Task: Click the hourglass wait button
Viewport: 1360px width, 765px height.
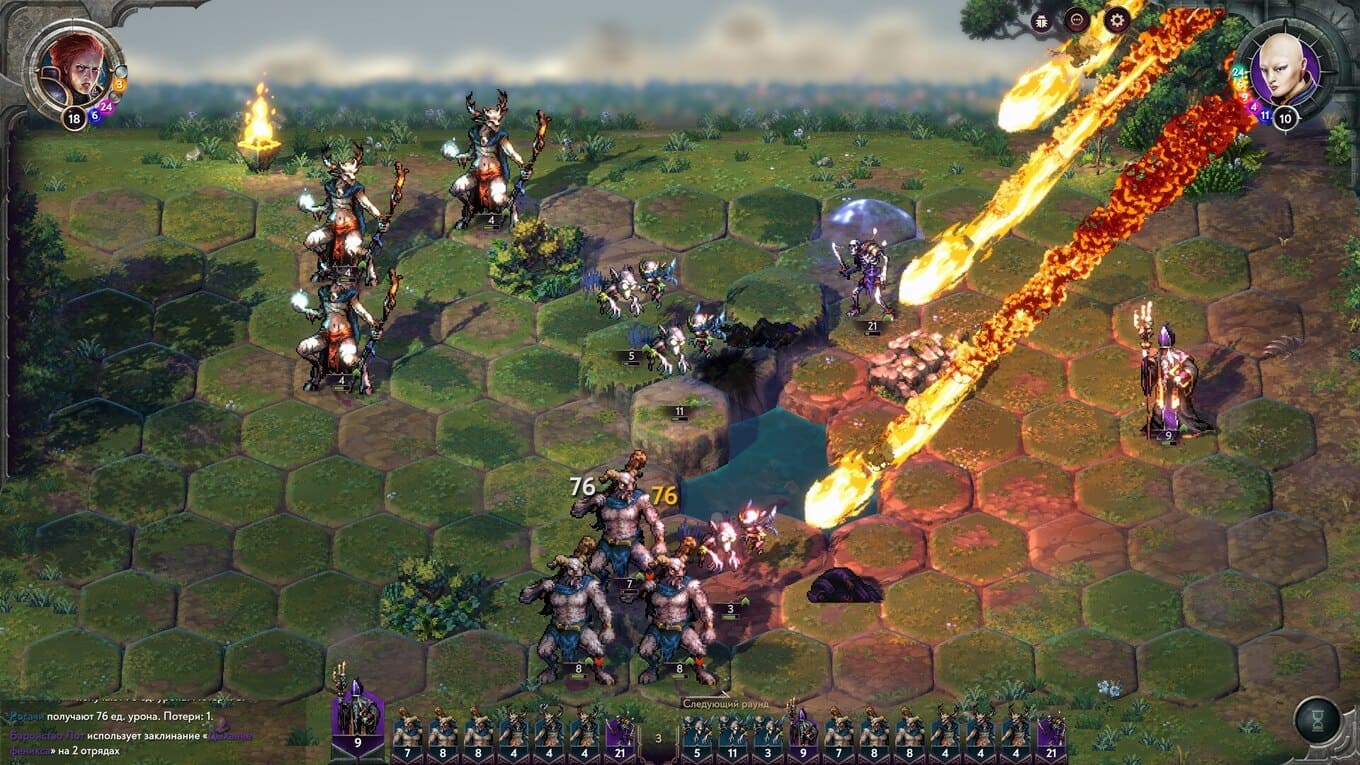Action: click(1317, 719)
